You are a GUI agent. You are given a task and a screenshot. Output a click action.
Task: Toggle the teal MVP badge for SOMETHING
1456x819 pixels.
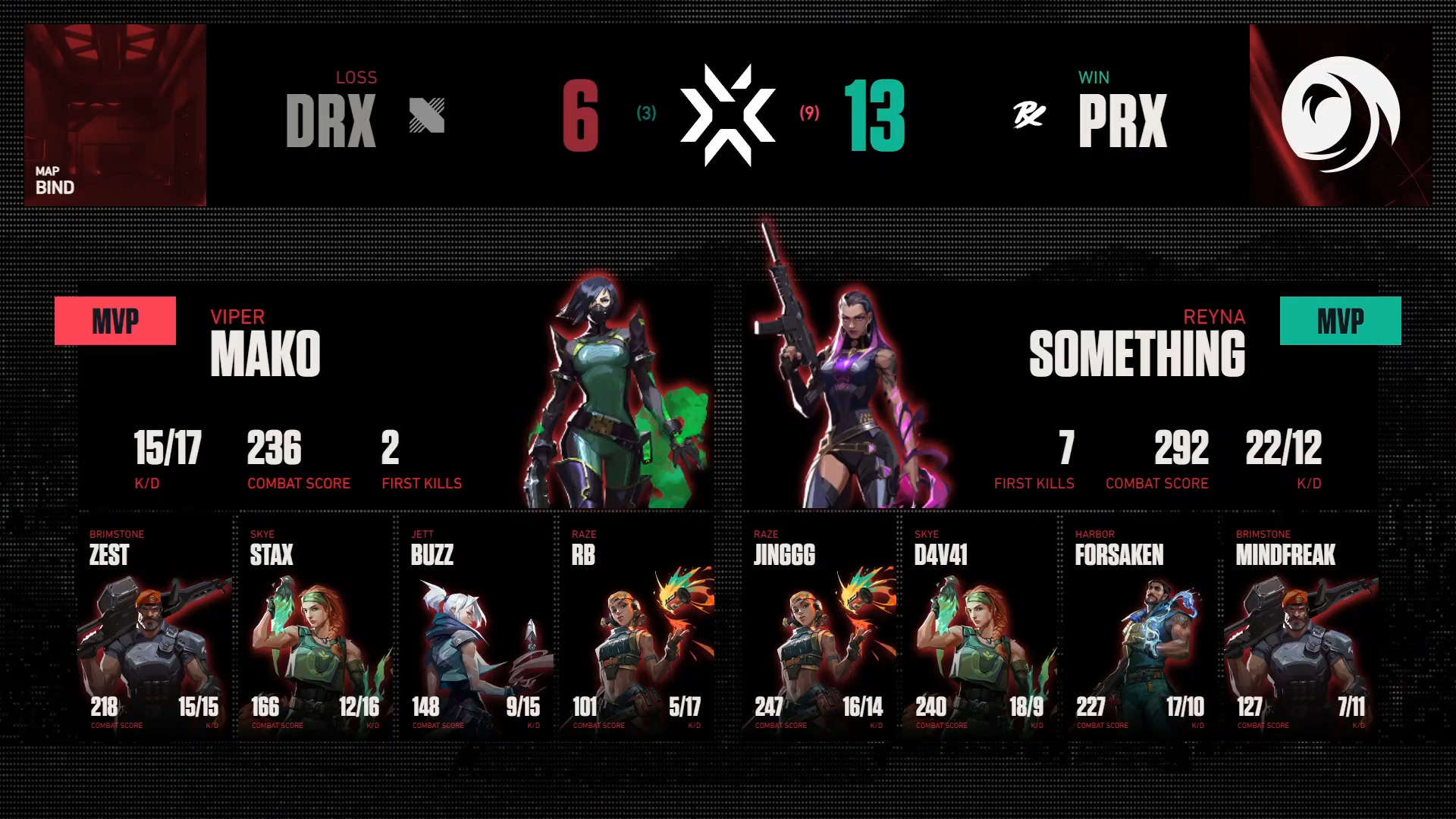coord(1340,320)
